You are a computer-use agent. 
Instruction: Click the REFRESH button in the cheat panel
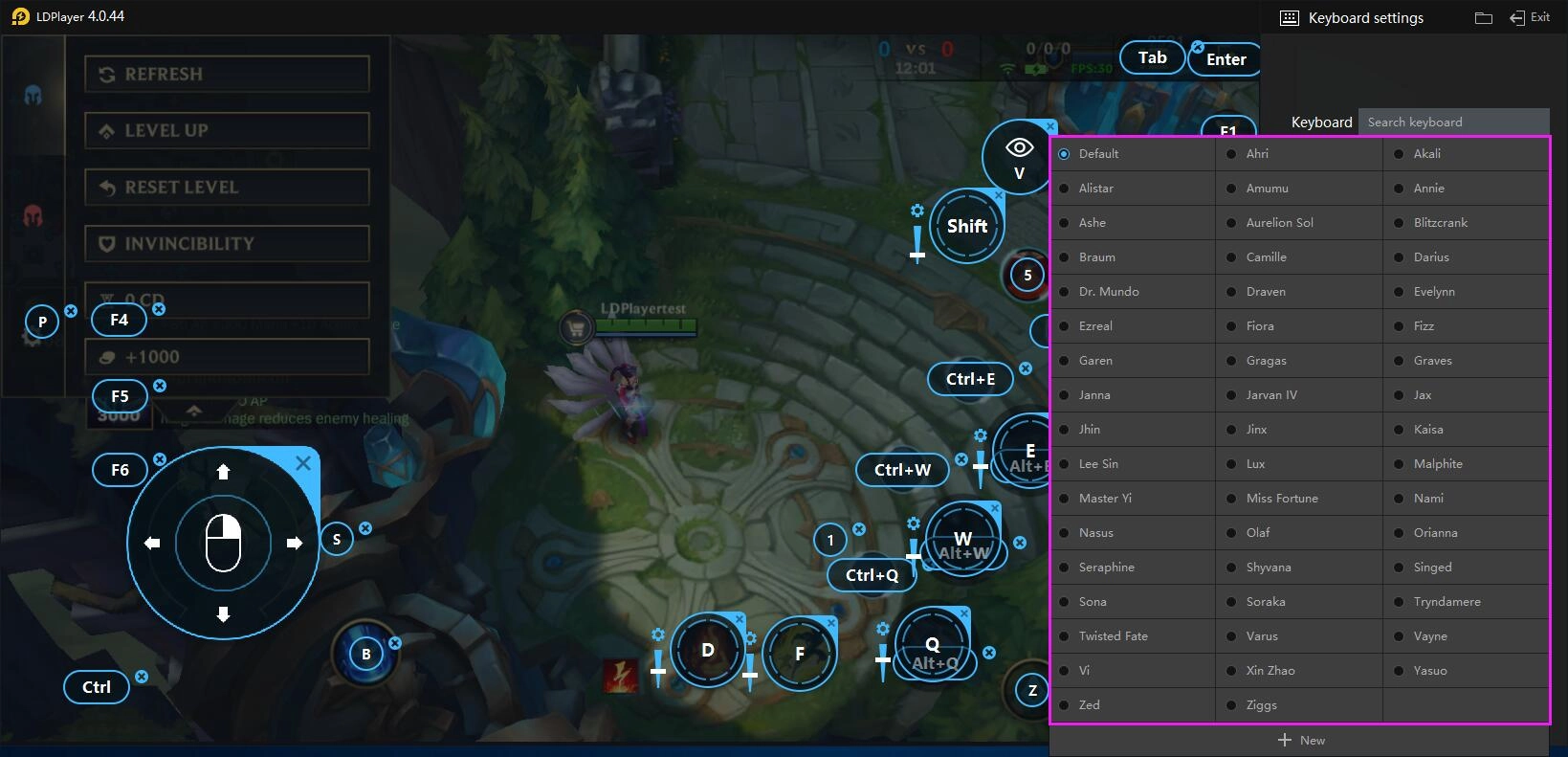[226, 74]
